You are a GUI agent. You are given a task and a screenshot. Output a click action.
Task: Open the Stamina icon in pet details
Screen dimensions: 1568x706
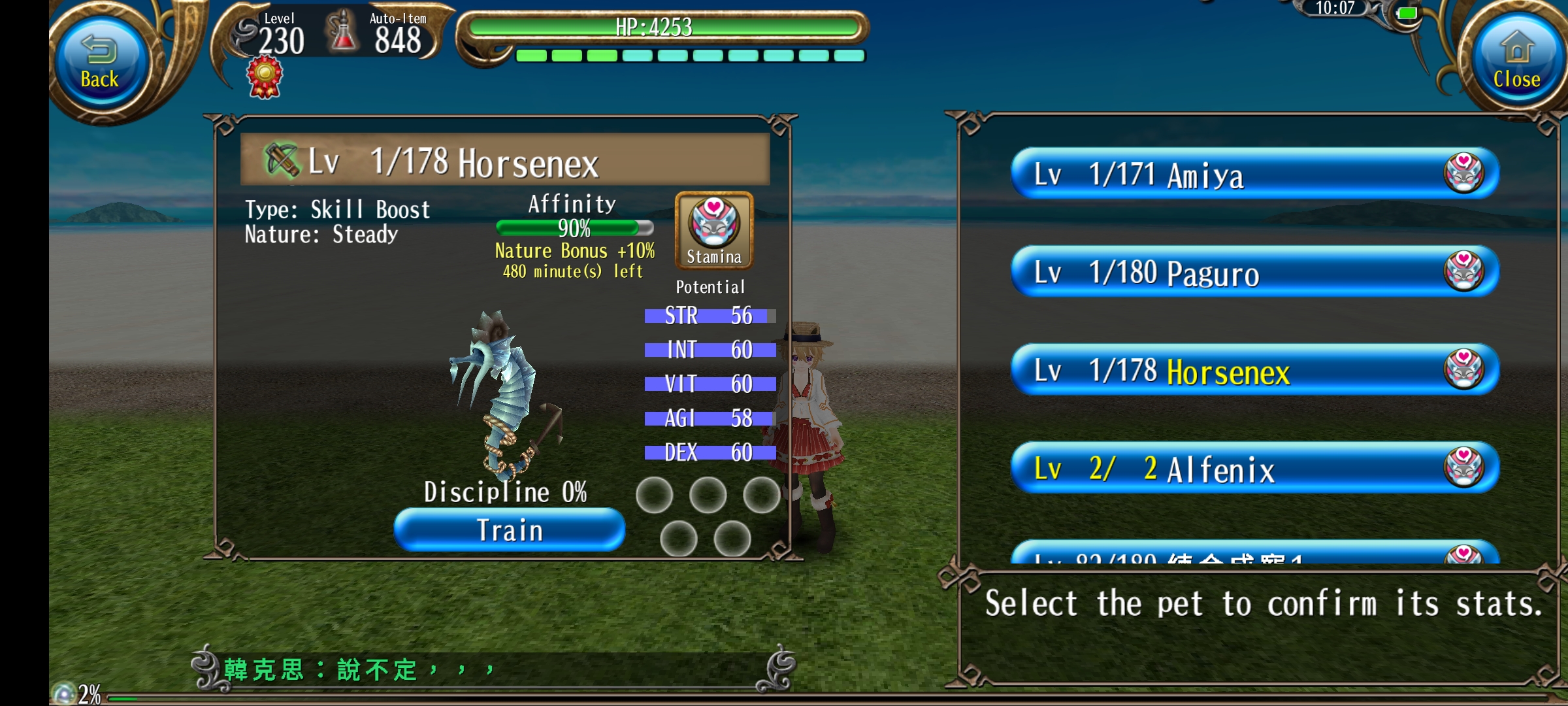[713, 230]
